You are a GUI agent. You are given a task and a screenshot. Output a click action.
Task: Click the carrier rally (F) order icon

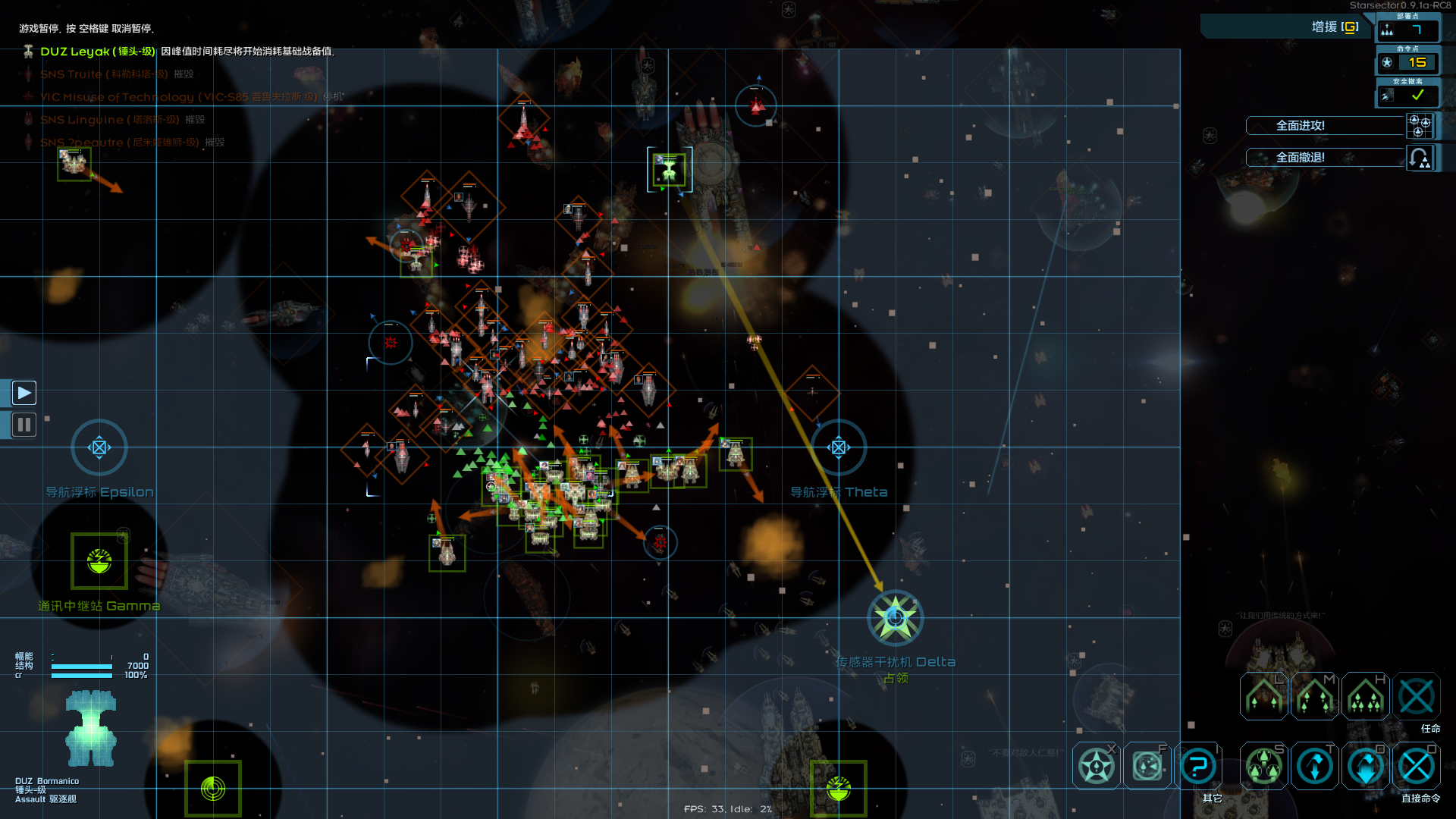(x=1146, y=766)
